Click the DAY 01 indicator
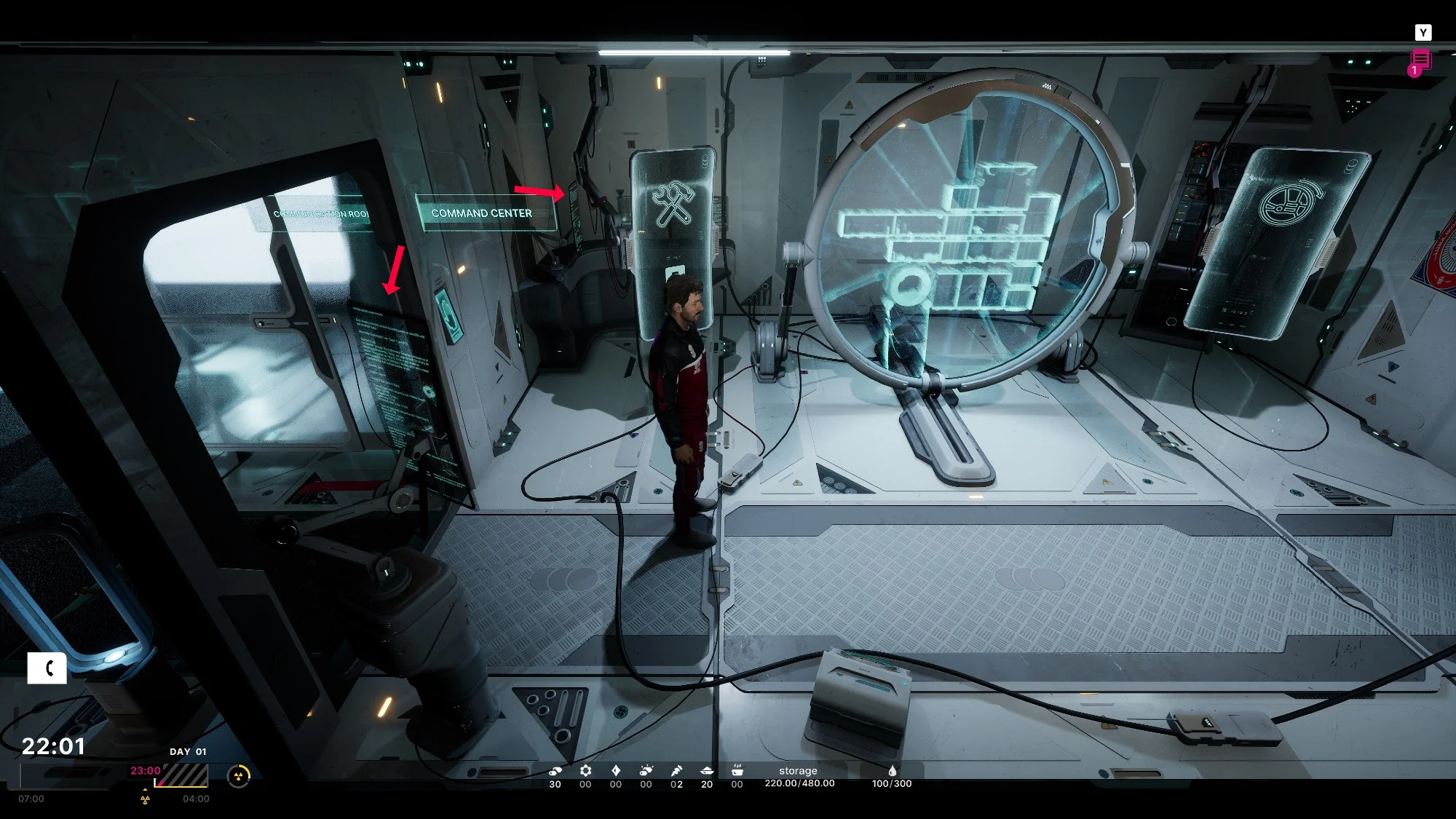The image size is (1456, 819). 186,750
